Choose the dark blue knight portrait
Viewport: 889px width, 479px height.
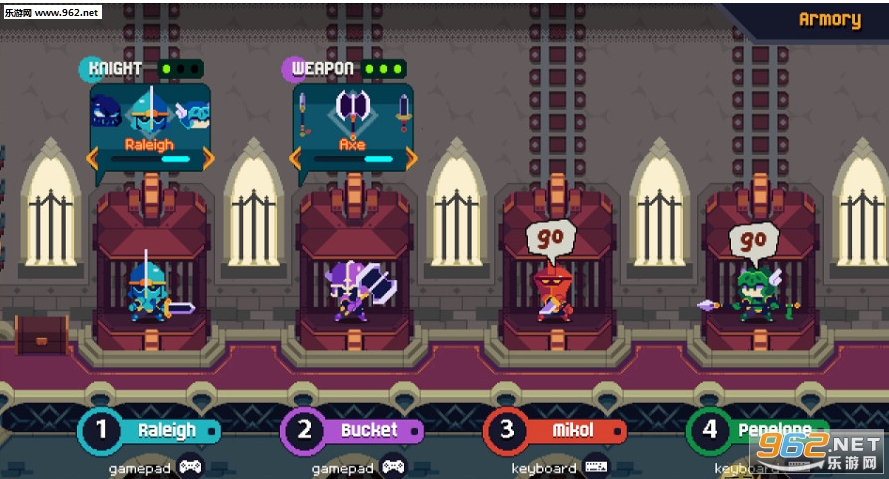[107, 113]
